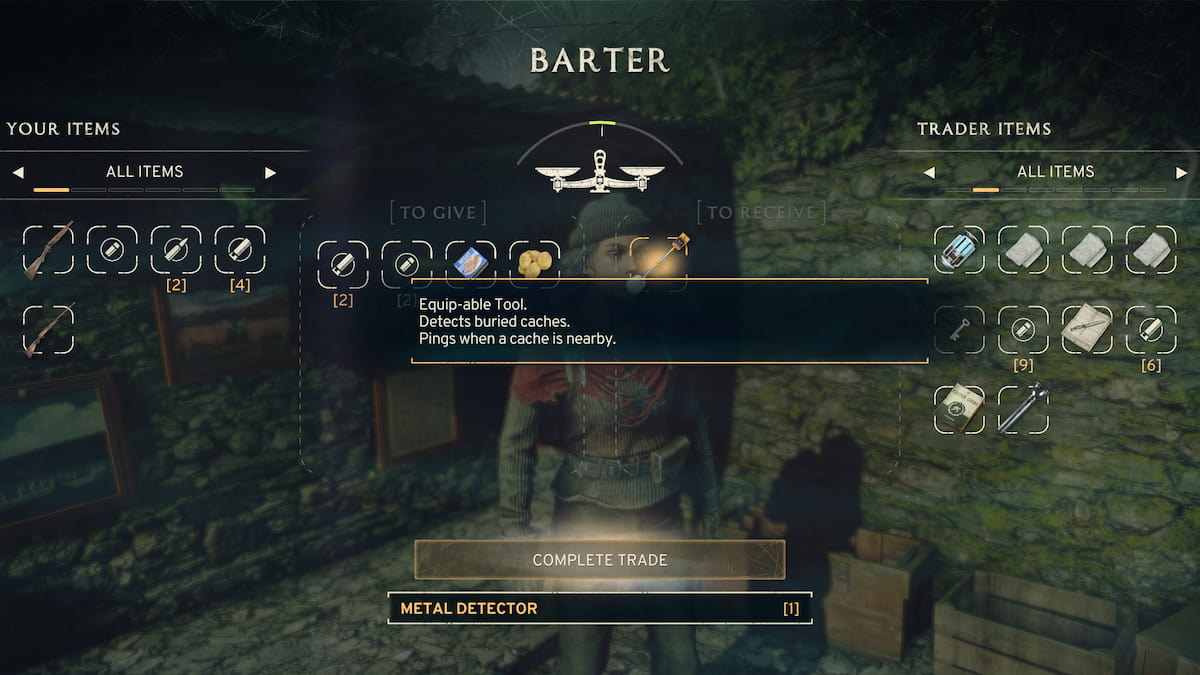Go to the next trader item category
Viewport: 1200px width, 675px height.
coord(1181,172)
